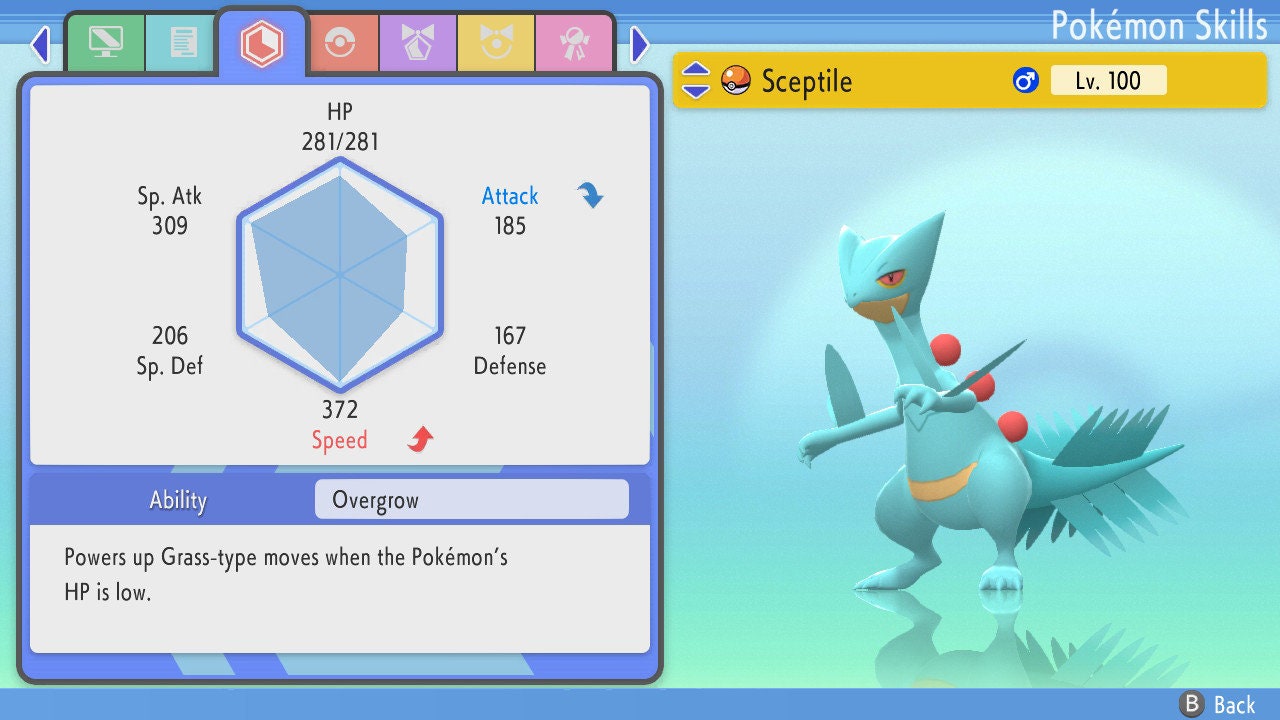1280x720 pixels.
Task: Select the Overgrow ability field
Action: [471, 500]
